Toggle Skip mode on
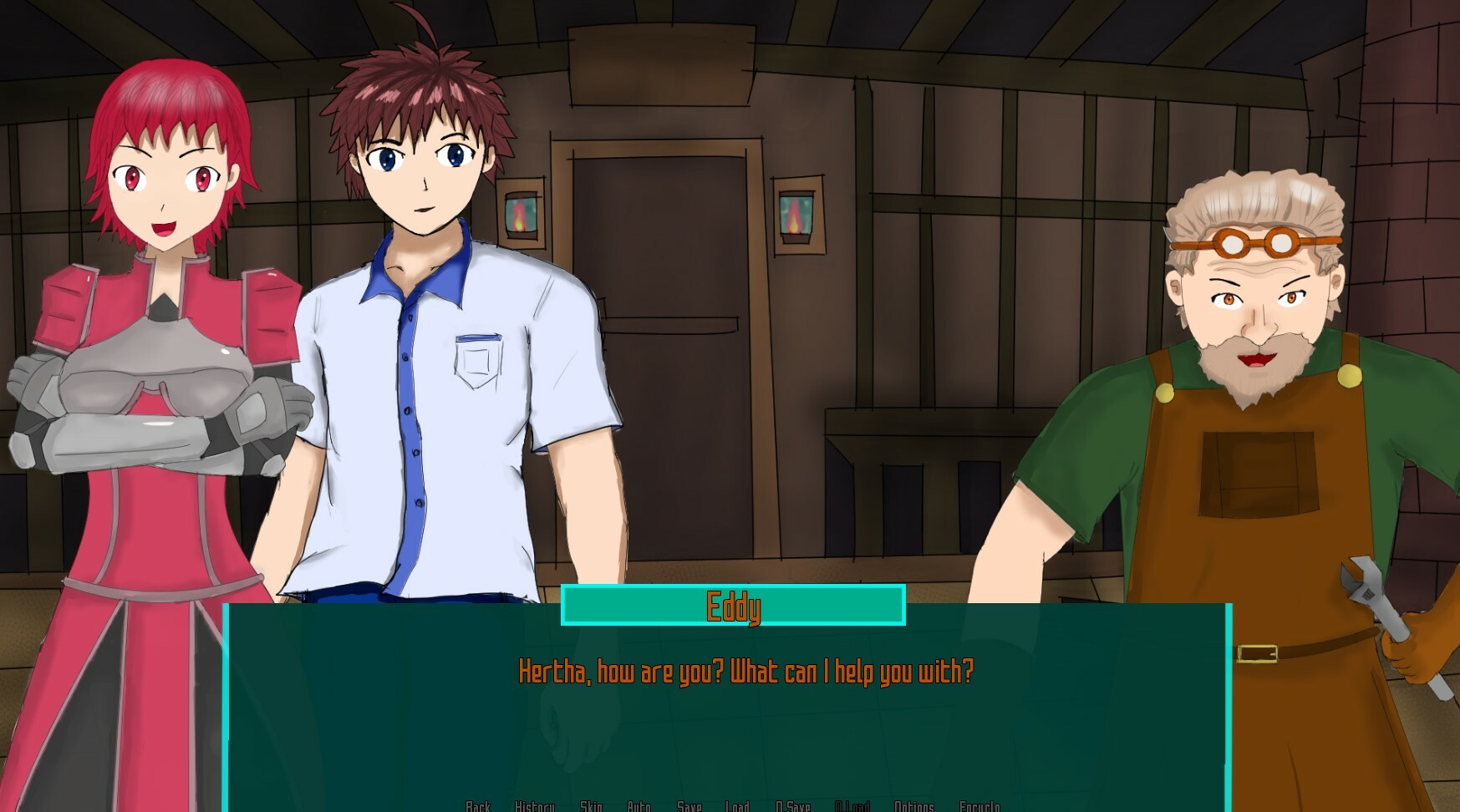Screen dimensions: 1460x812 pyautogui.click(x=591, y=806)
